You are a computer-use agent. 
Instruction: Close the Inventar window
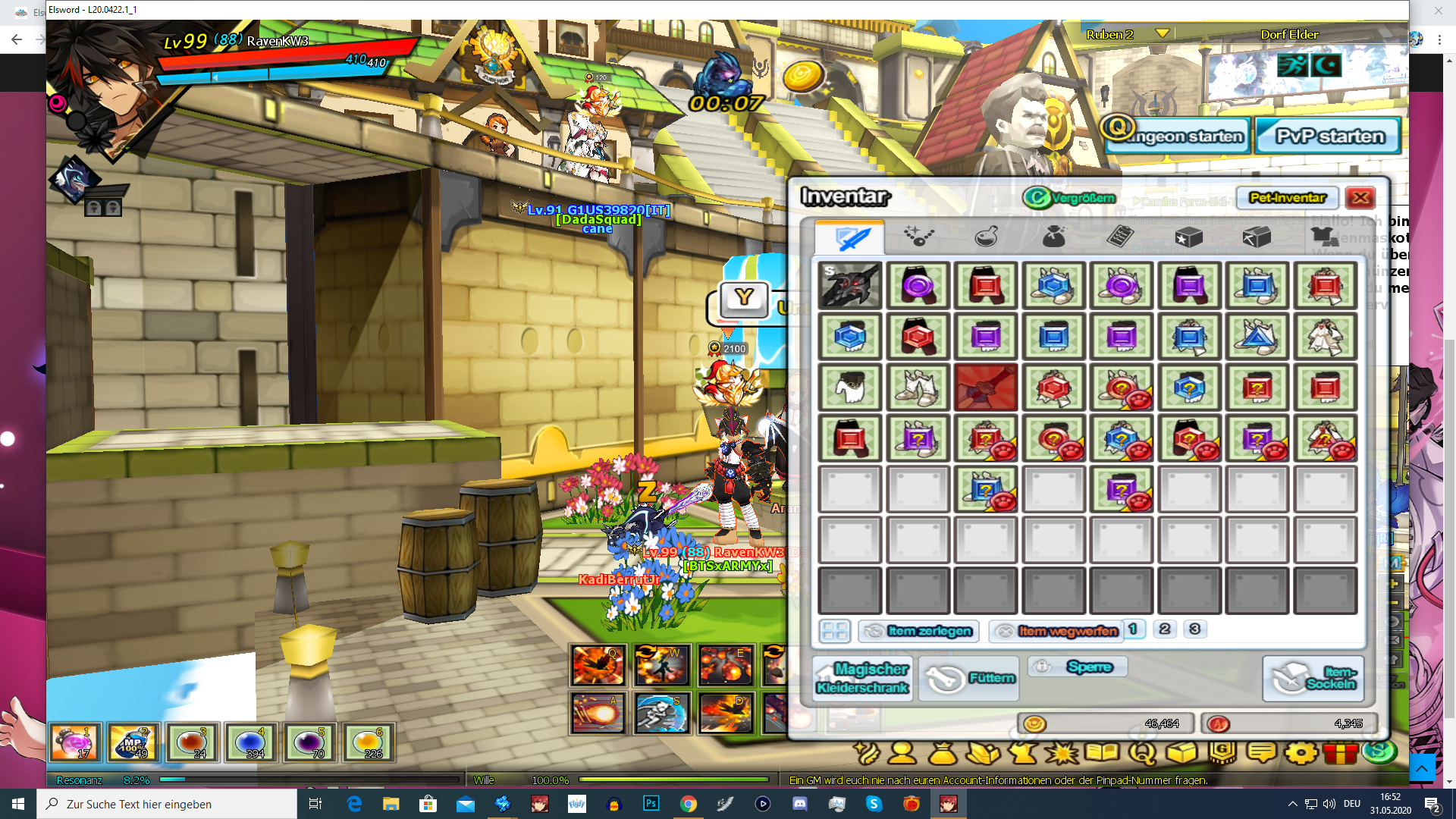(1360, 198)
